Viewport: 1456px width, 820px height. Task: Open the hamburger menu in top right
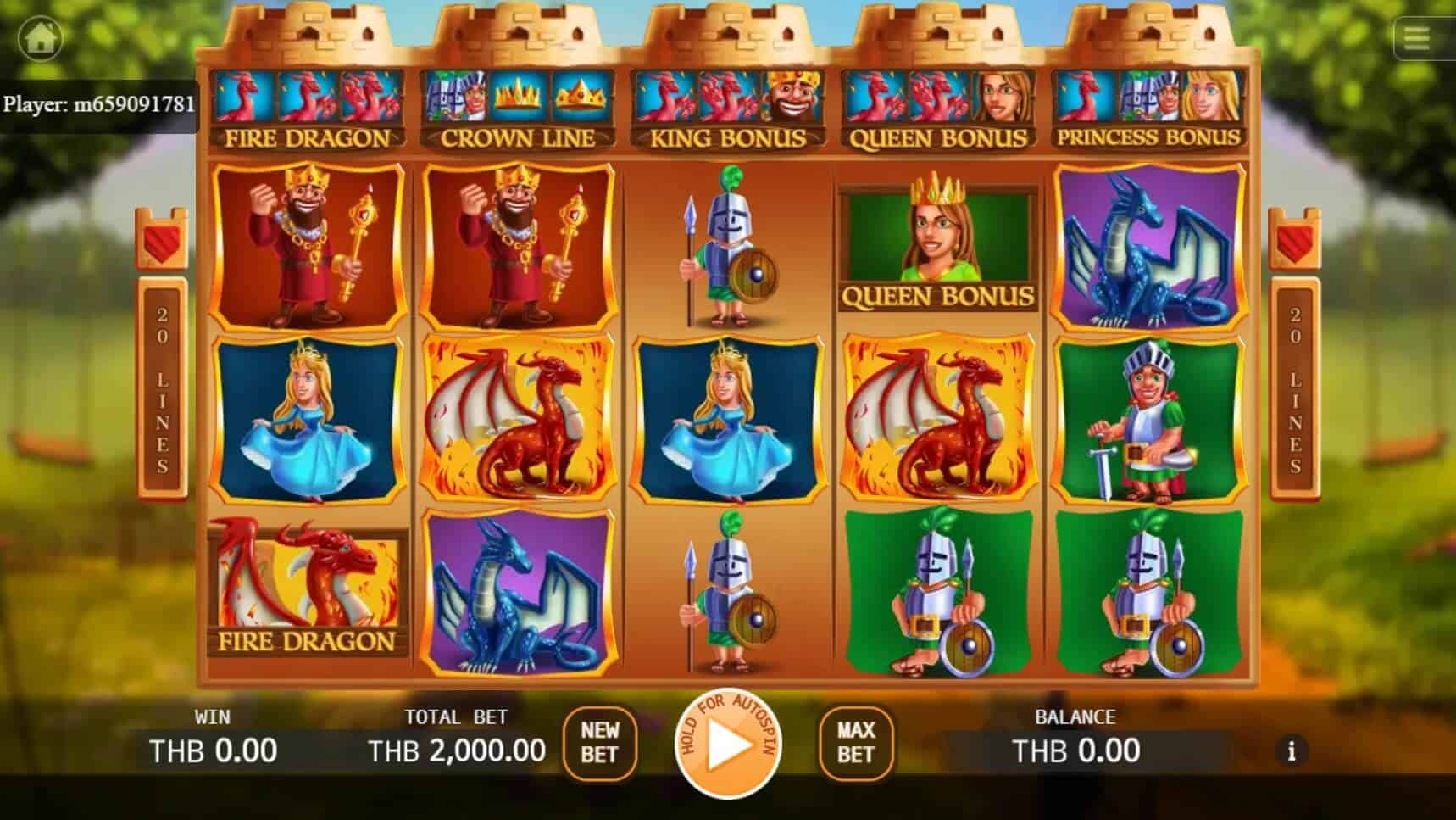(1416, 37)
